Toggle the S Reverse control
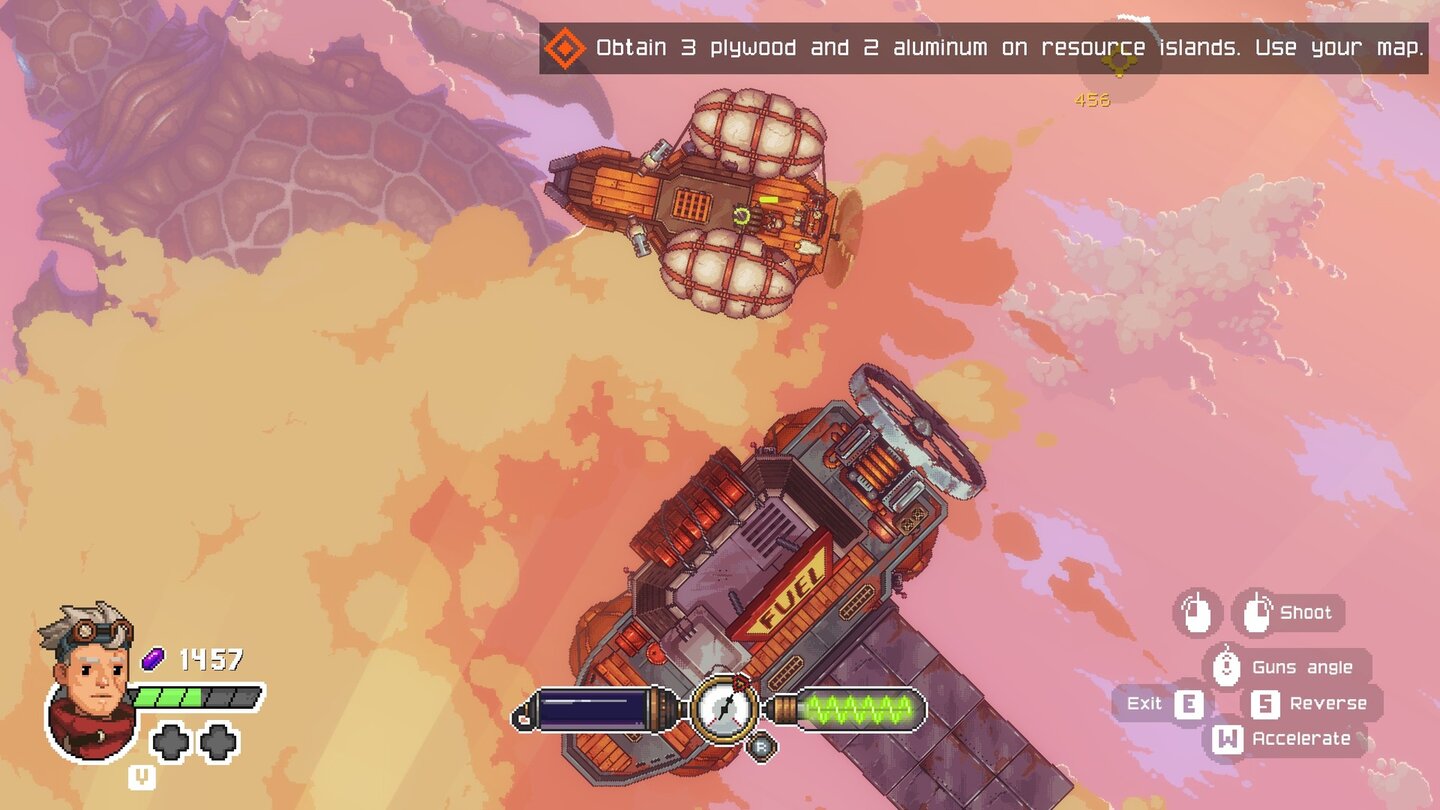The image size is (1440, 810). (1266, 703)
